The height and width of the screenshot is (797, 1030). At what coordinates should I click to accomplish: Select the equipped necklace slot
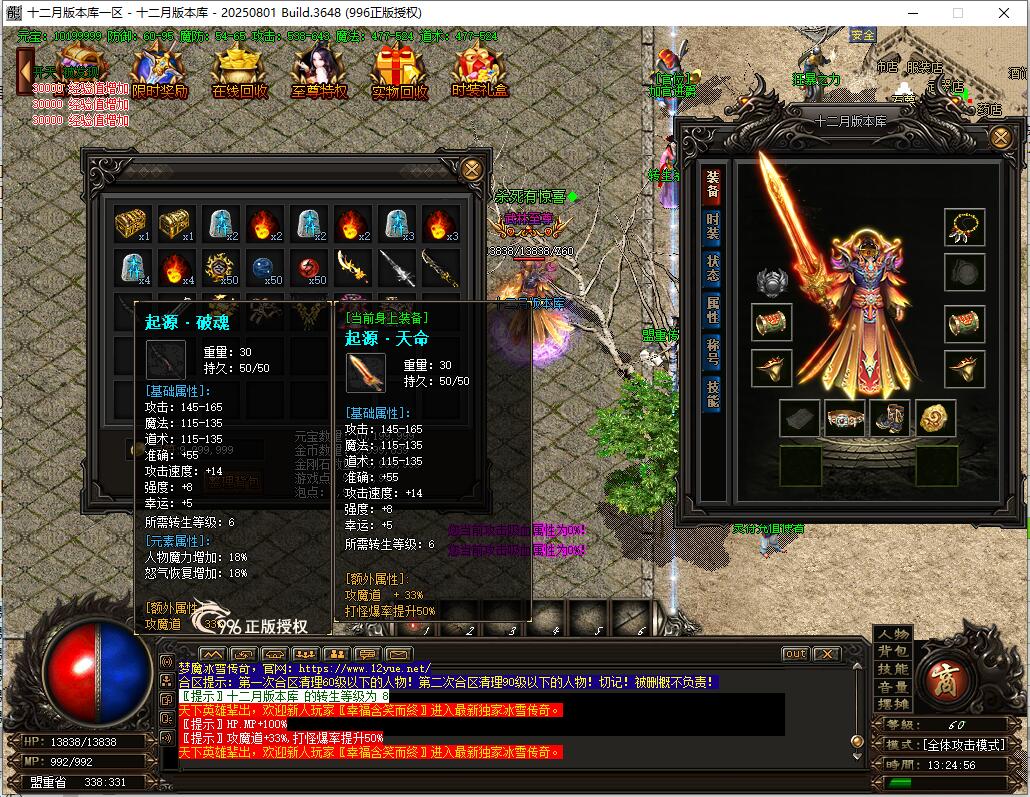pyautogui.click(x=965, y=227)
